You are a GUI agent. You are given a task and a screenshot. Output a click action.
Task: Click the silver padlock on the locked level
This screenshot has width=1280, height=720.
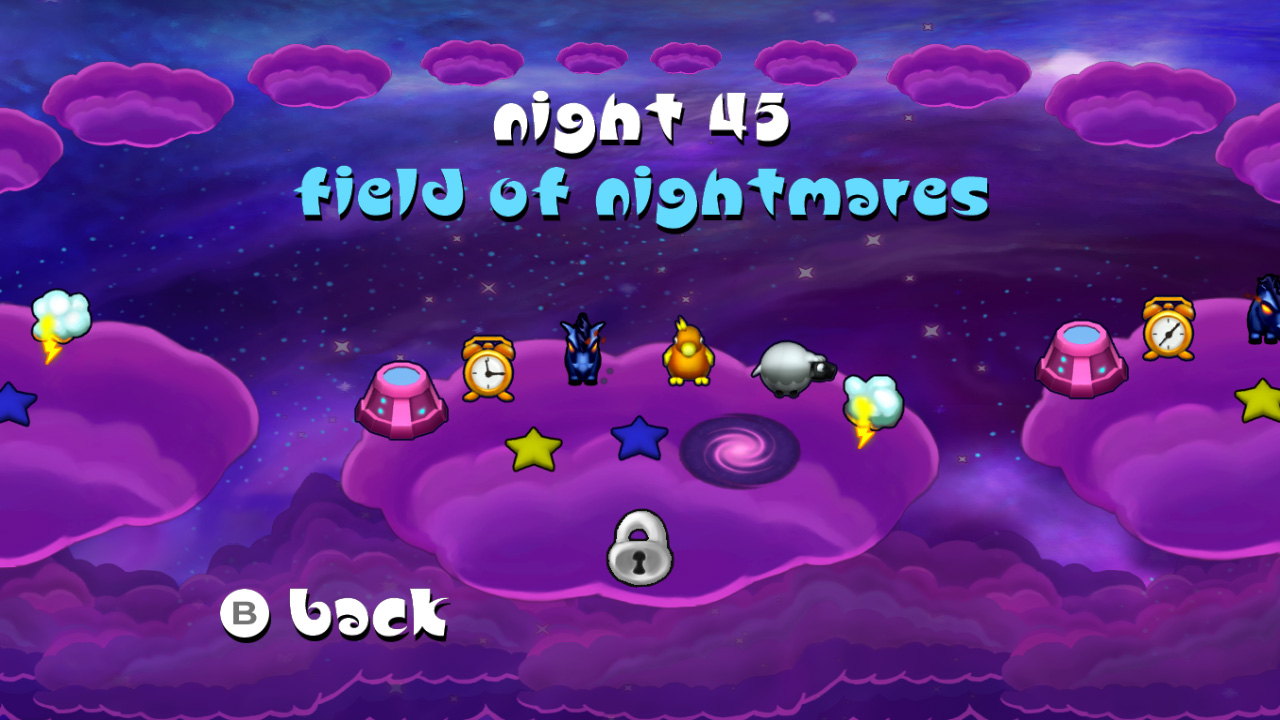(638, 550)
